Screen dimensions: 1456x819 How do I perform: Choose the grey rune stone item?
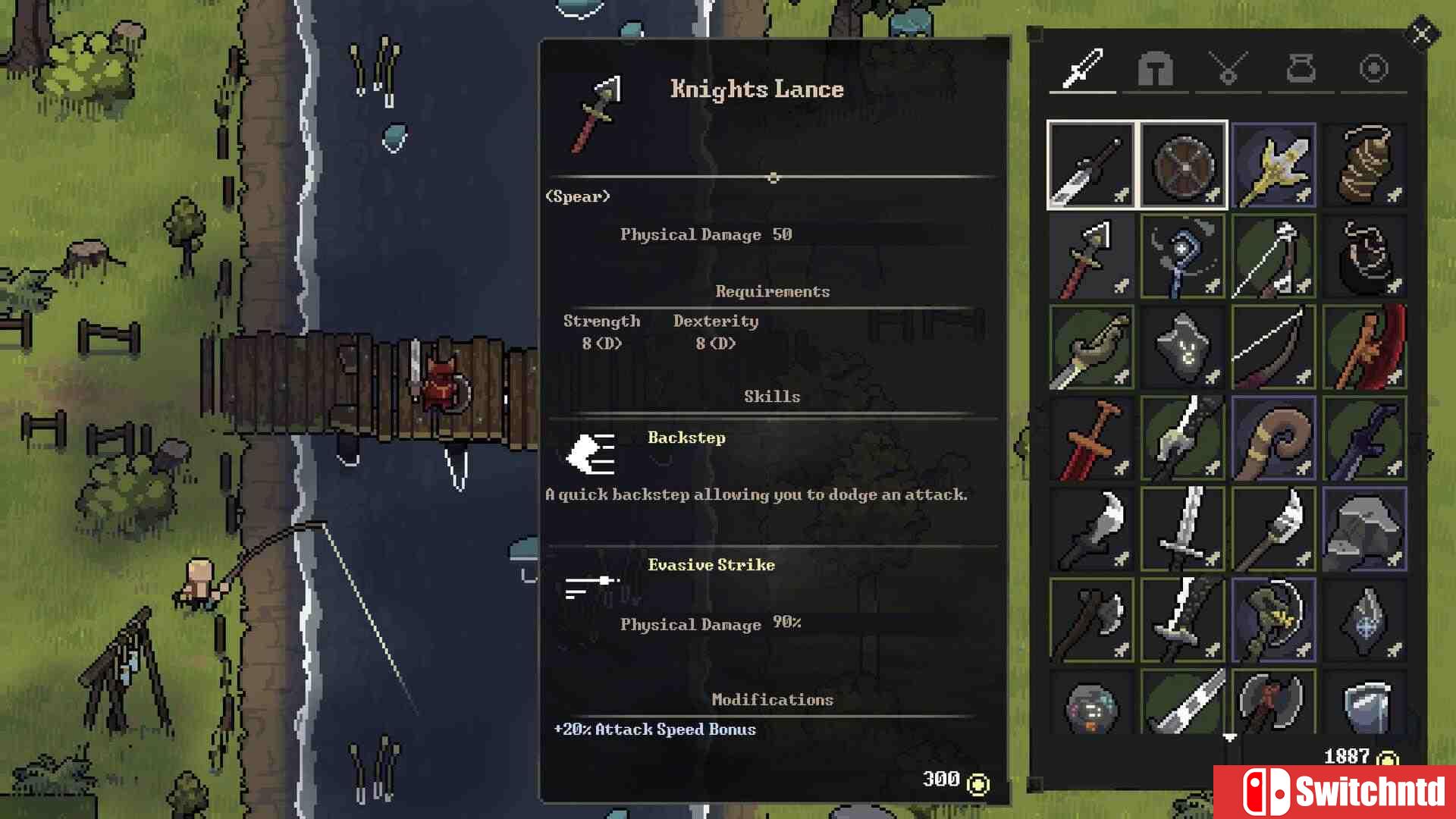pyautogui.click(x=1182, y=347)
